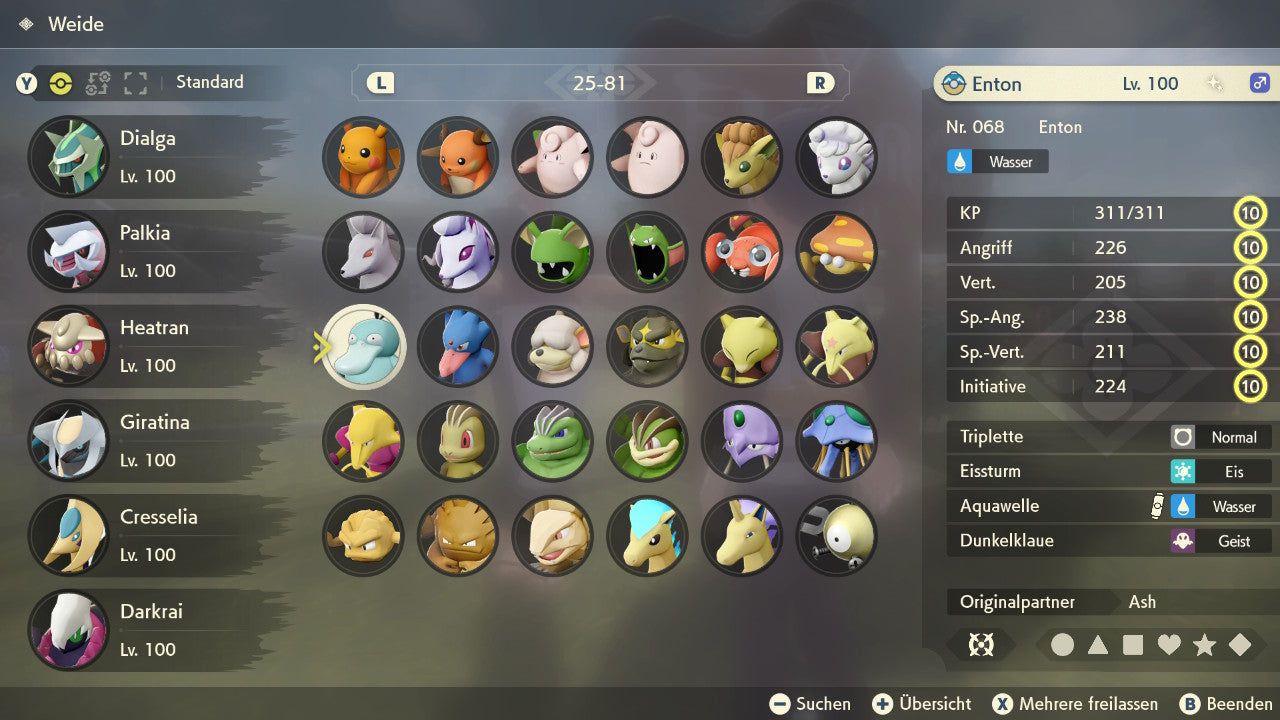The height and width of the screenshot is (720, 1280).
Task: Toggle the heart marking symbol
Action: click(x=1169, y=645)
